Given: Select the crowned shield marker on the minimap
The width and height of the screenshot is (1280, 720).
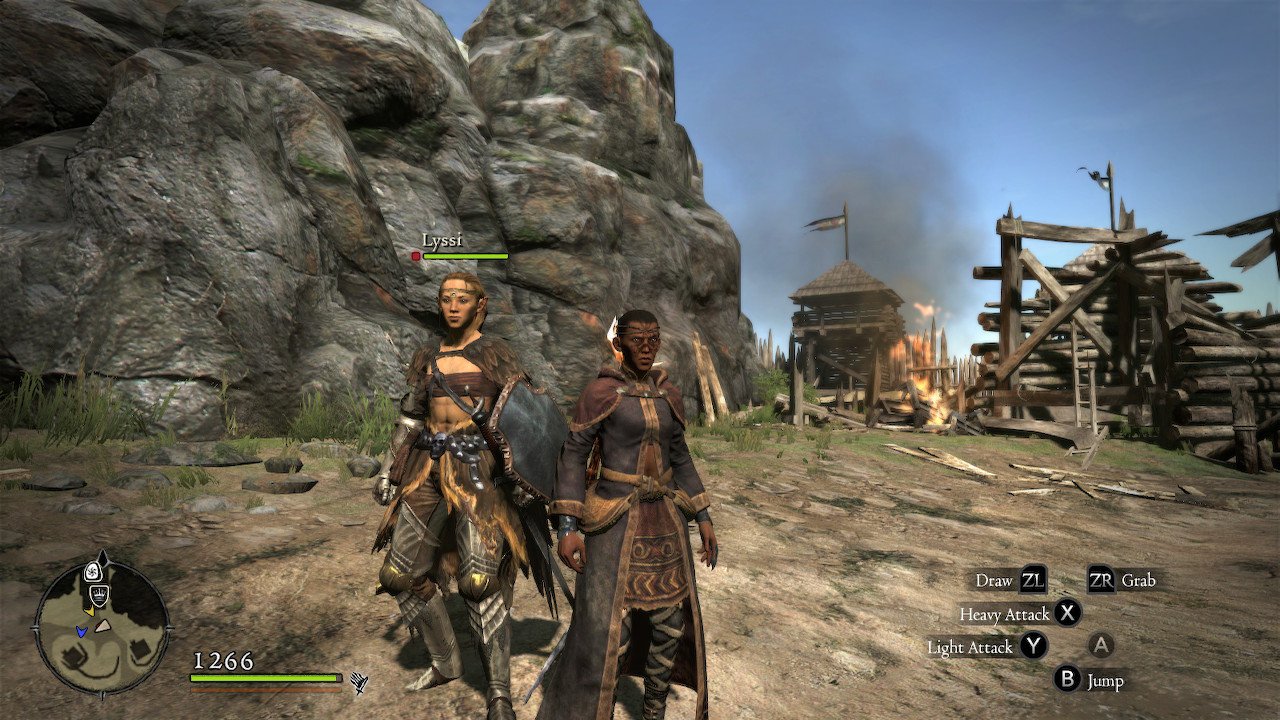Looking at the screenshot, I should click(x=99, y=597).
